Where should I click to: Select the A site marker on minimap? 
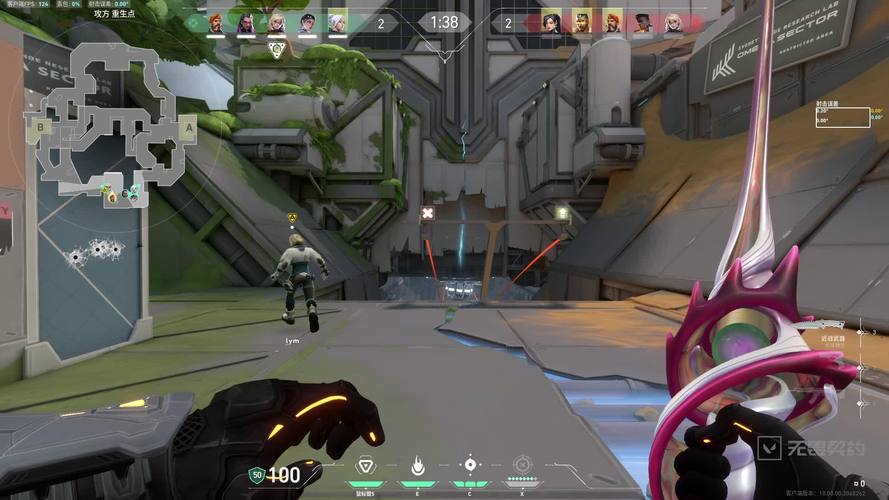(188, 128)
